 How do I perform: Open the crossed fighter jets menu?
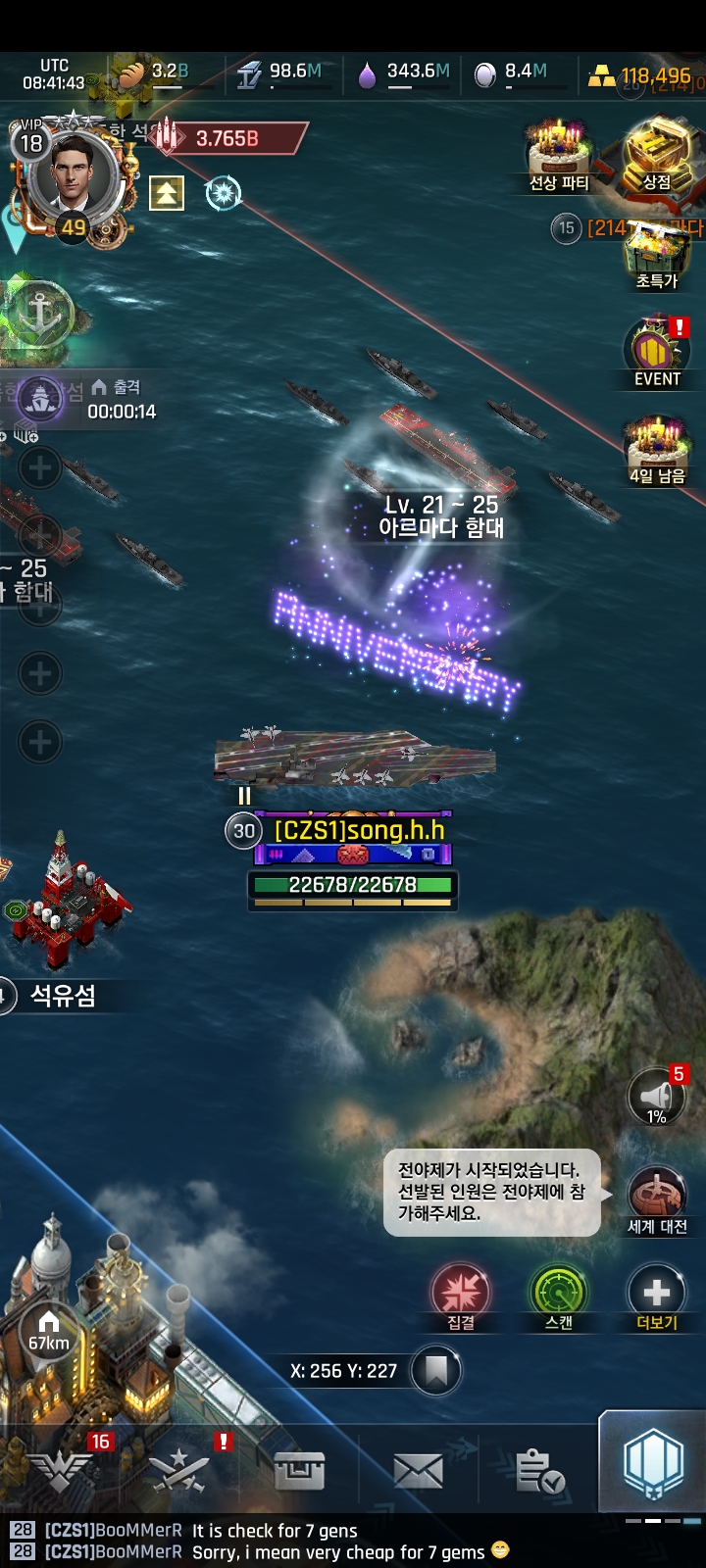[179, 1470]
